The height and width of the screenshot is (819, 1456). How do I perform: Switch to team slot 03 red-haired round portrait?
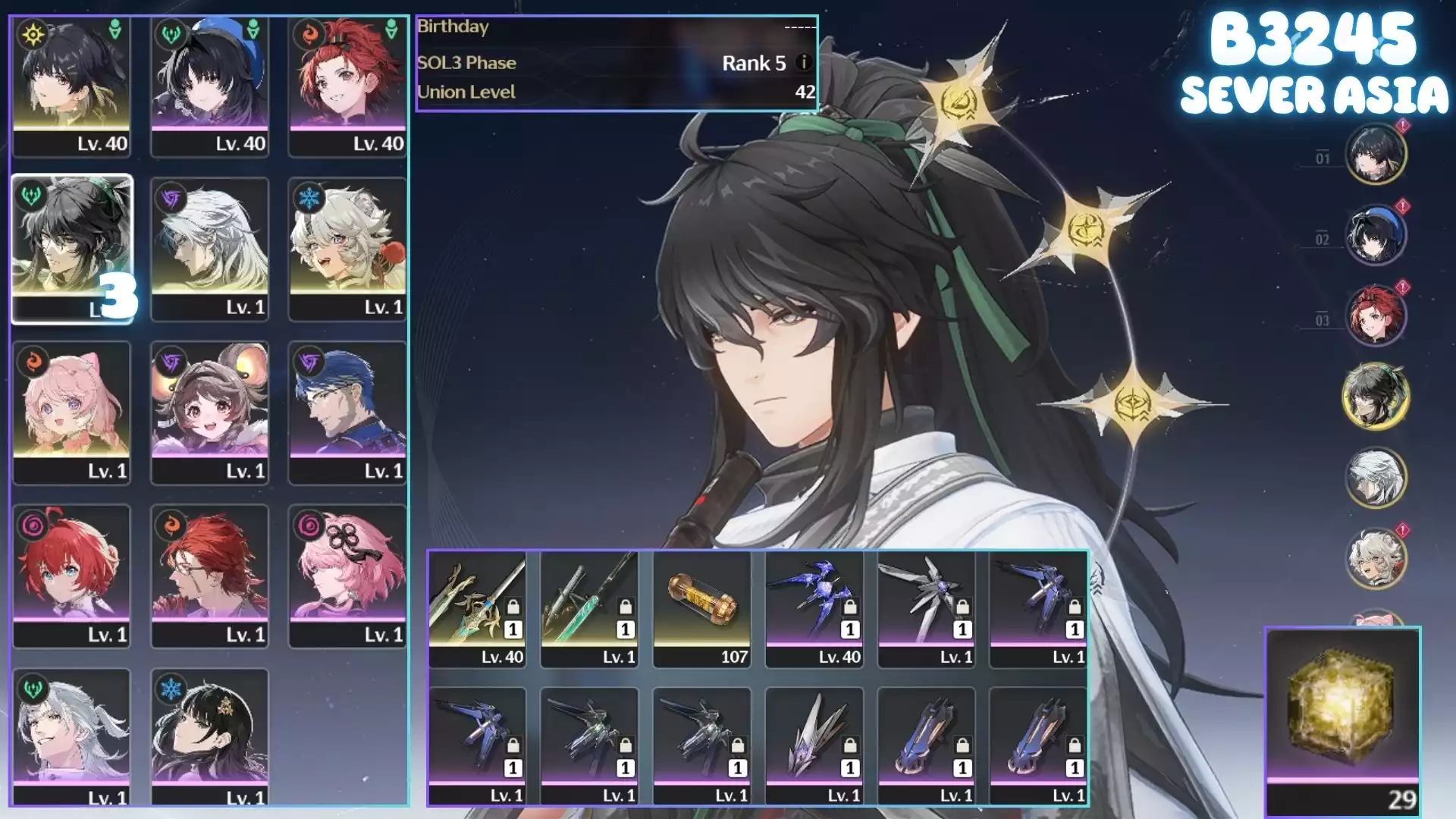tap(1375, 315)
